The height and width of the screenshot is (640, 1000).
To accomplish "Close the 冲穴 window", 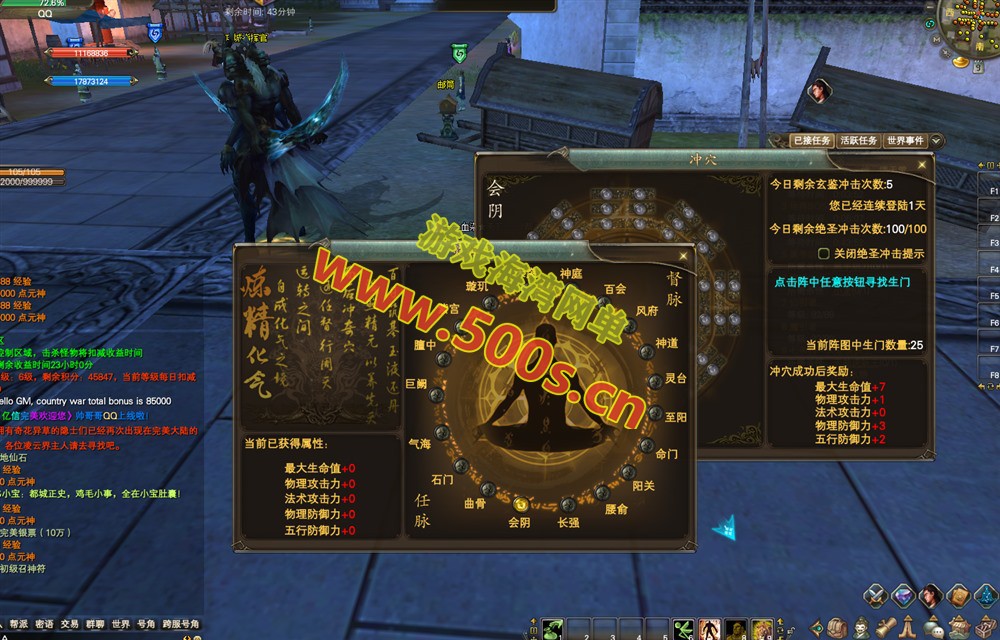I will click(x=921, y=165).
